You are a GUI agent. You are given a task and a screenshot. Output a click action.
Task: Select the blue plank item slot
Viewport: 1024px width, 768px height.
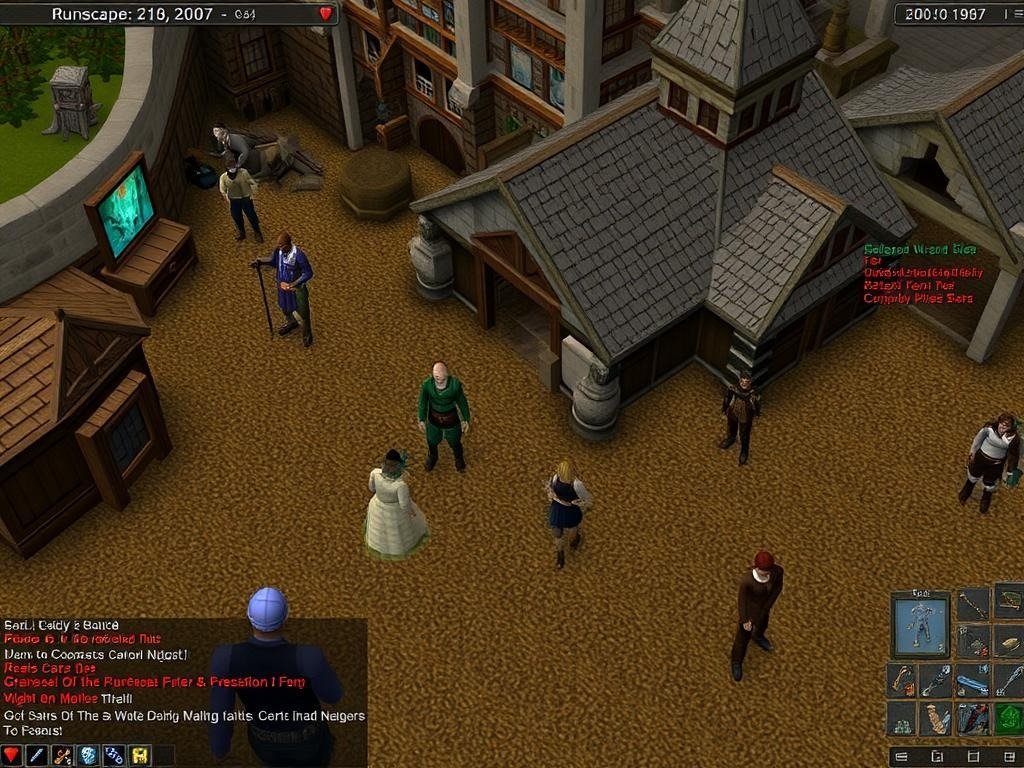[x=972, y=685]
